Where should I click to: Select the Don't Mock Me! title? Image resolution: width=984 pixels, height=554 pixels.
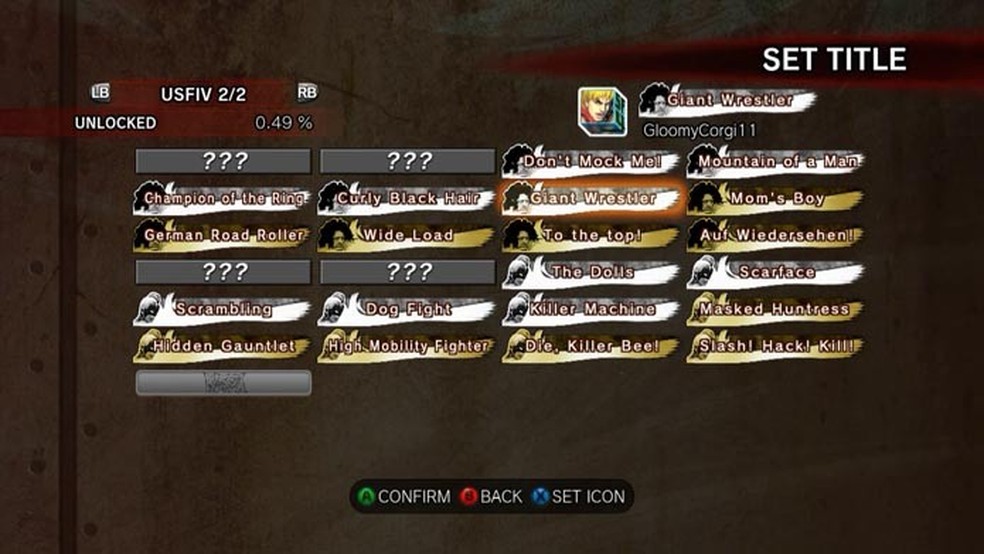point(590,161)
